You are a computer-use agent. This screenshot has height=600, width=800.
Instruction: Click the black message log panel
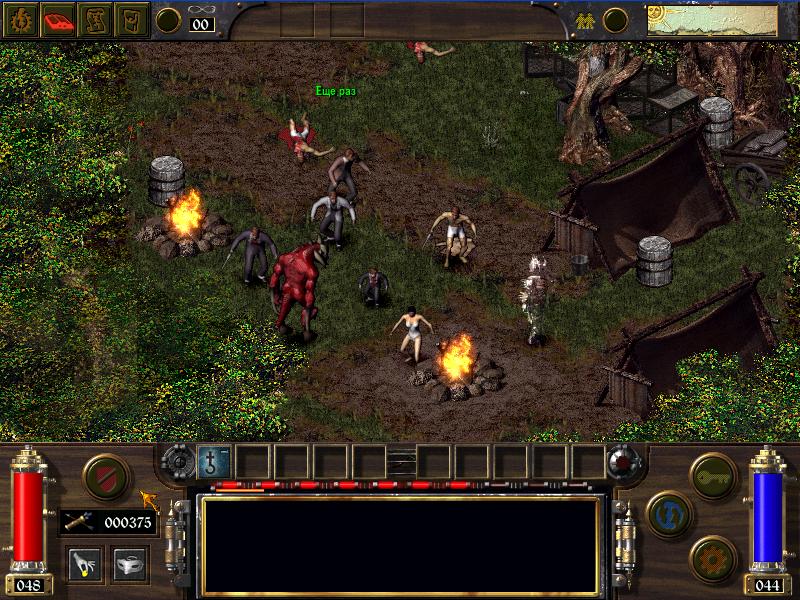[x=401, y=544]
